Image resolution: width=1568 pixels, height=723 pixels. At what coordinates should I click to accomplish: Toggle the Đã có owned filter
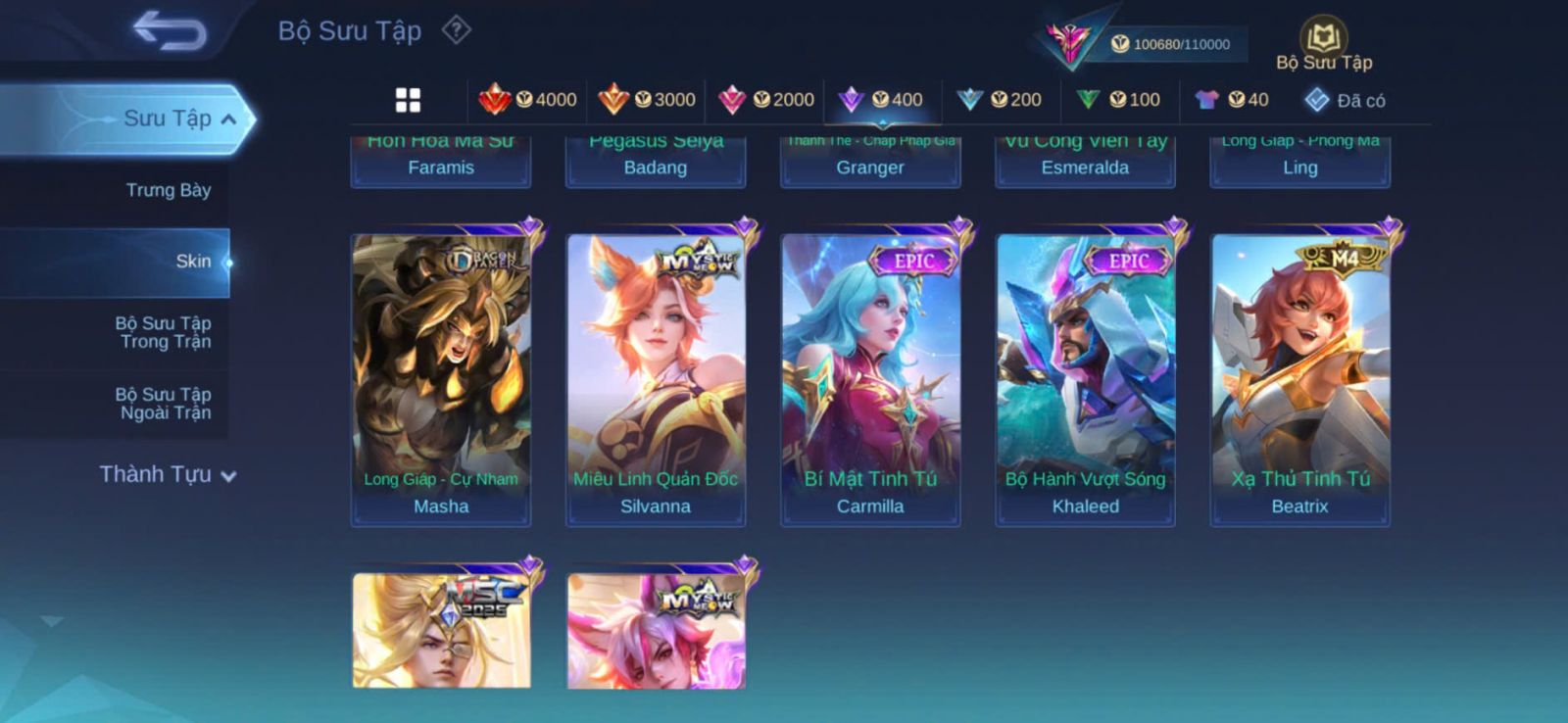pos(1346,100)
